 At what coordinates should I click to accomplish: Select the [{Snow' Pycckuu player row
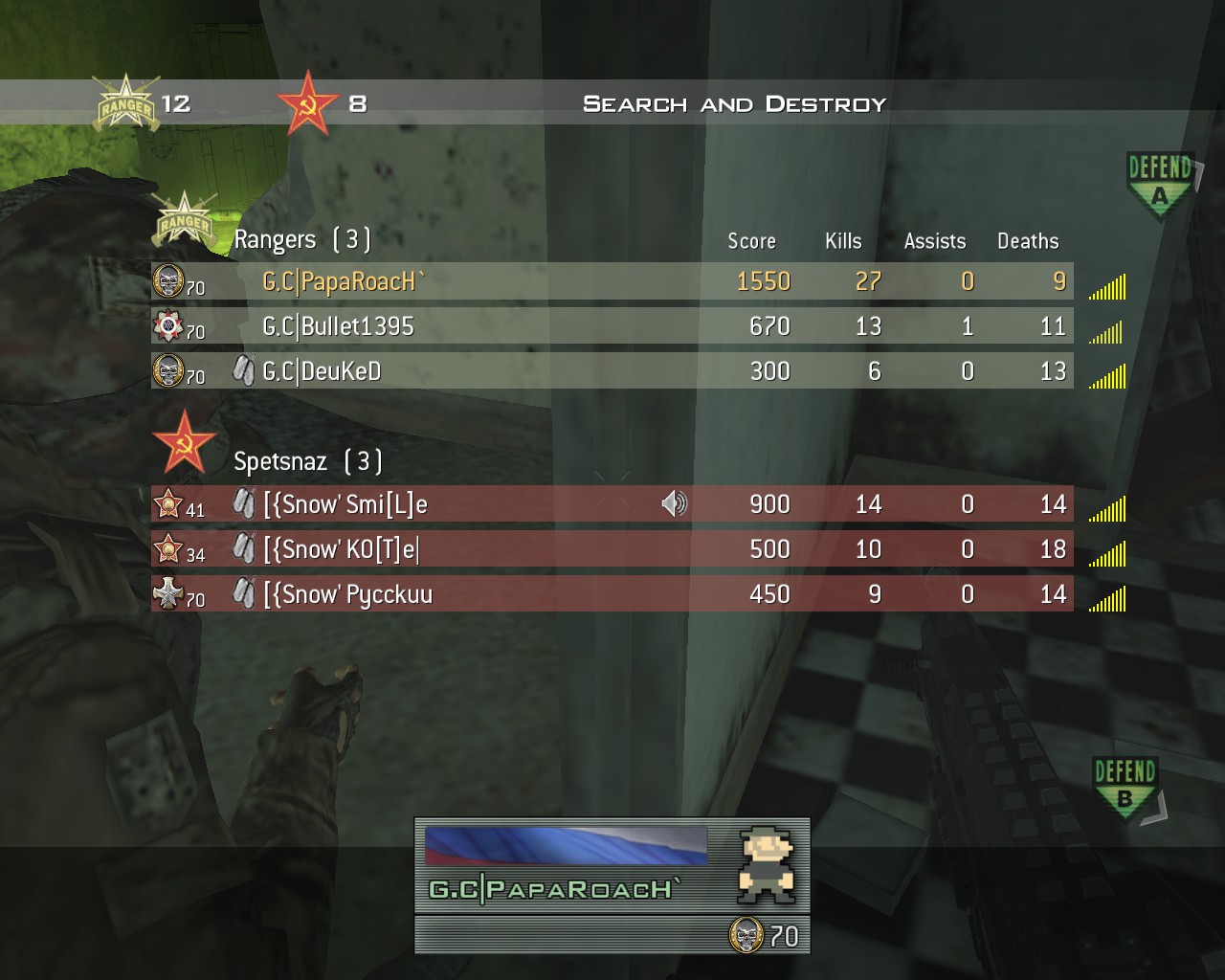click(612, 594)
